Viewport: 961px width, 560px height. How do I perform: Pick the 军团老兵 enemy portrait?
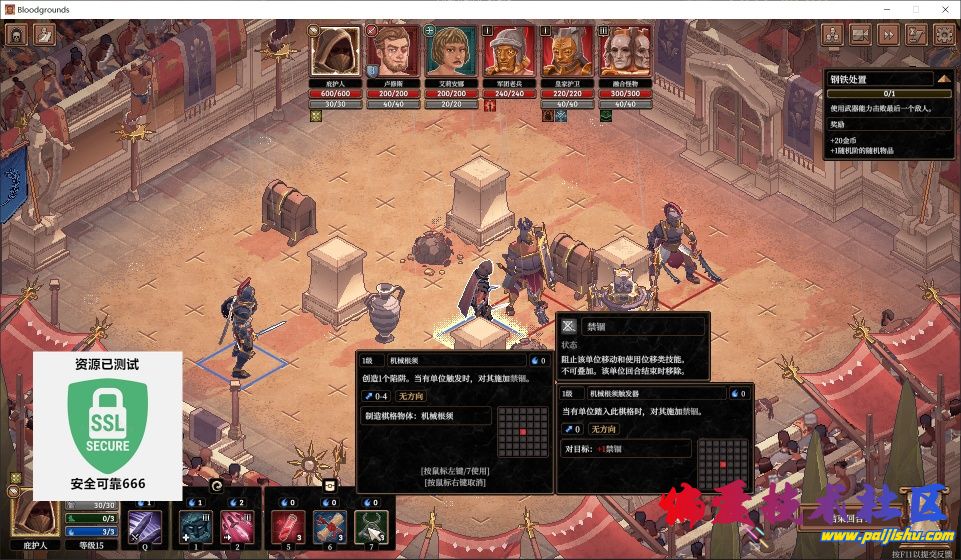(509, 53)
